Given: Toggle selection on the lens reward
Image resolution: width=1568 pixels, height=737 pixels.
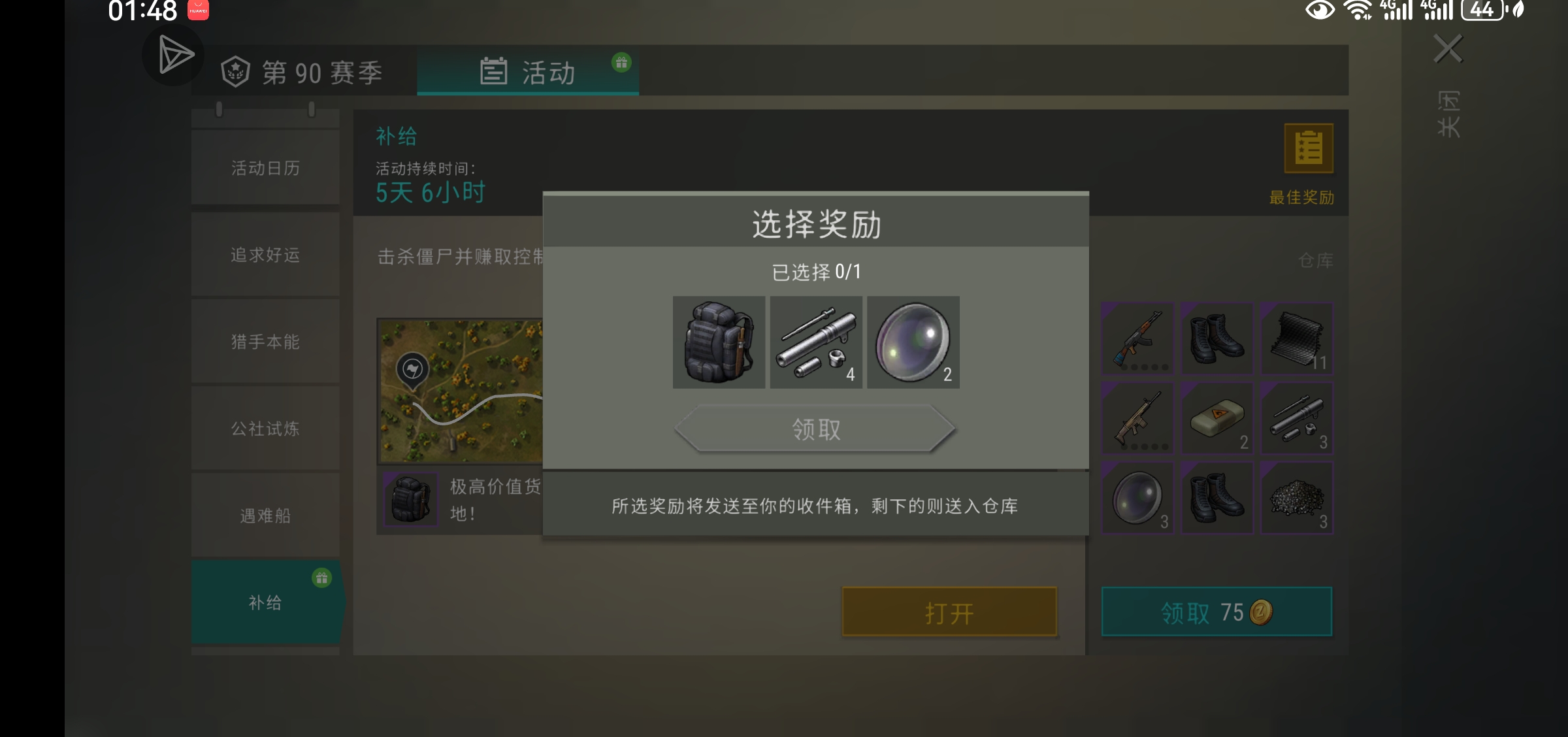Looking at the screenshot, I should coord(913,342).
